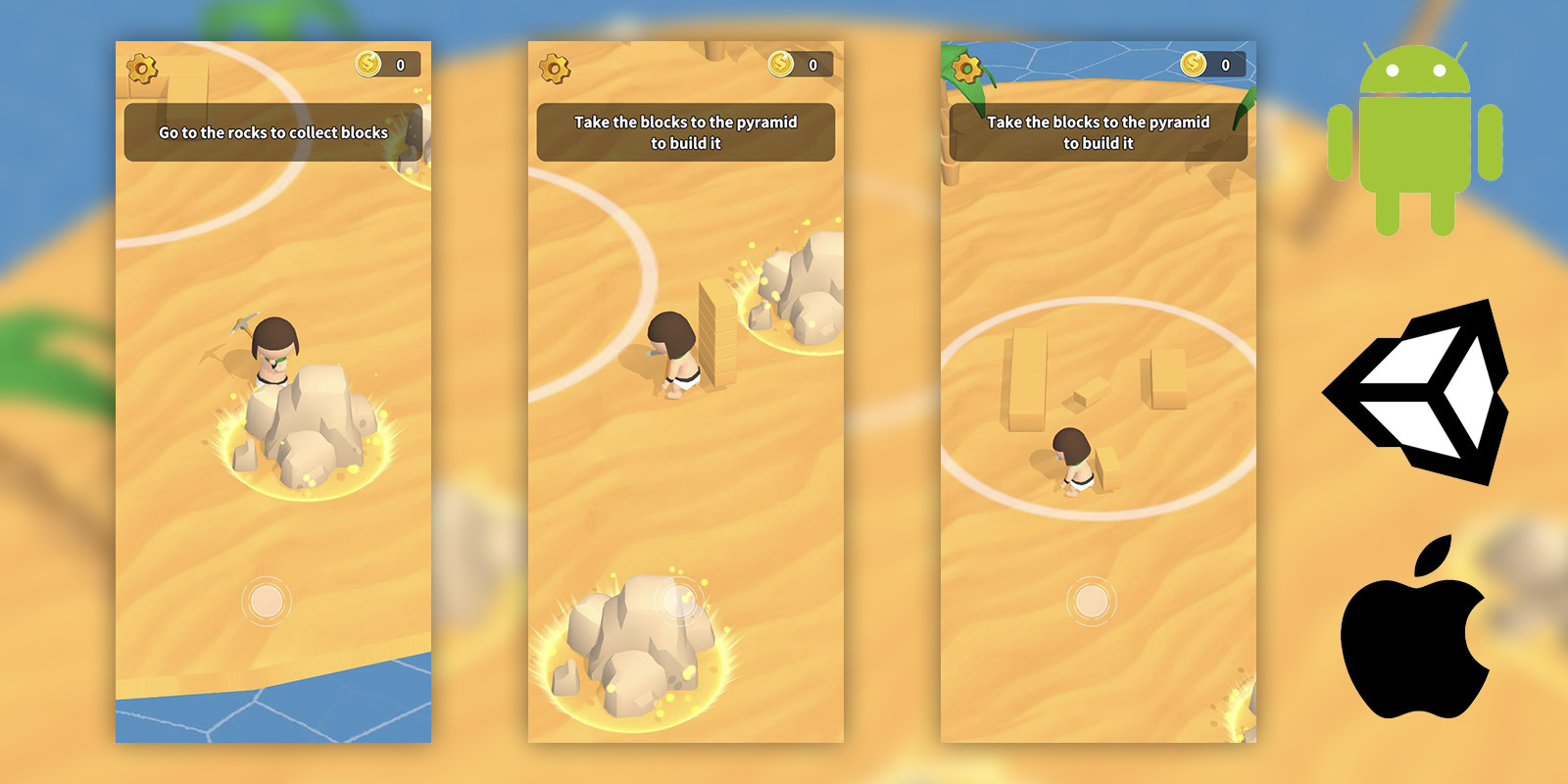Tap the gear icon on the middle screen
The width and height of the screenshot is (1568, 784).
tap(555, 69)
